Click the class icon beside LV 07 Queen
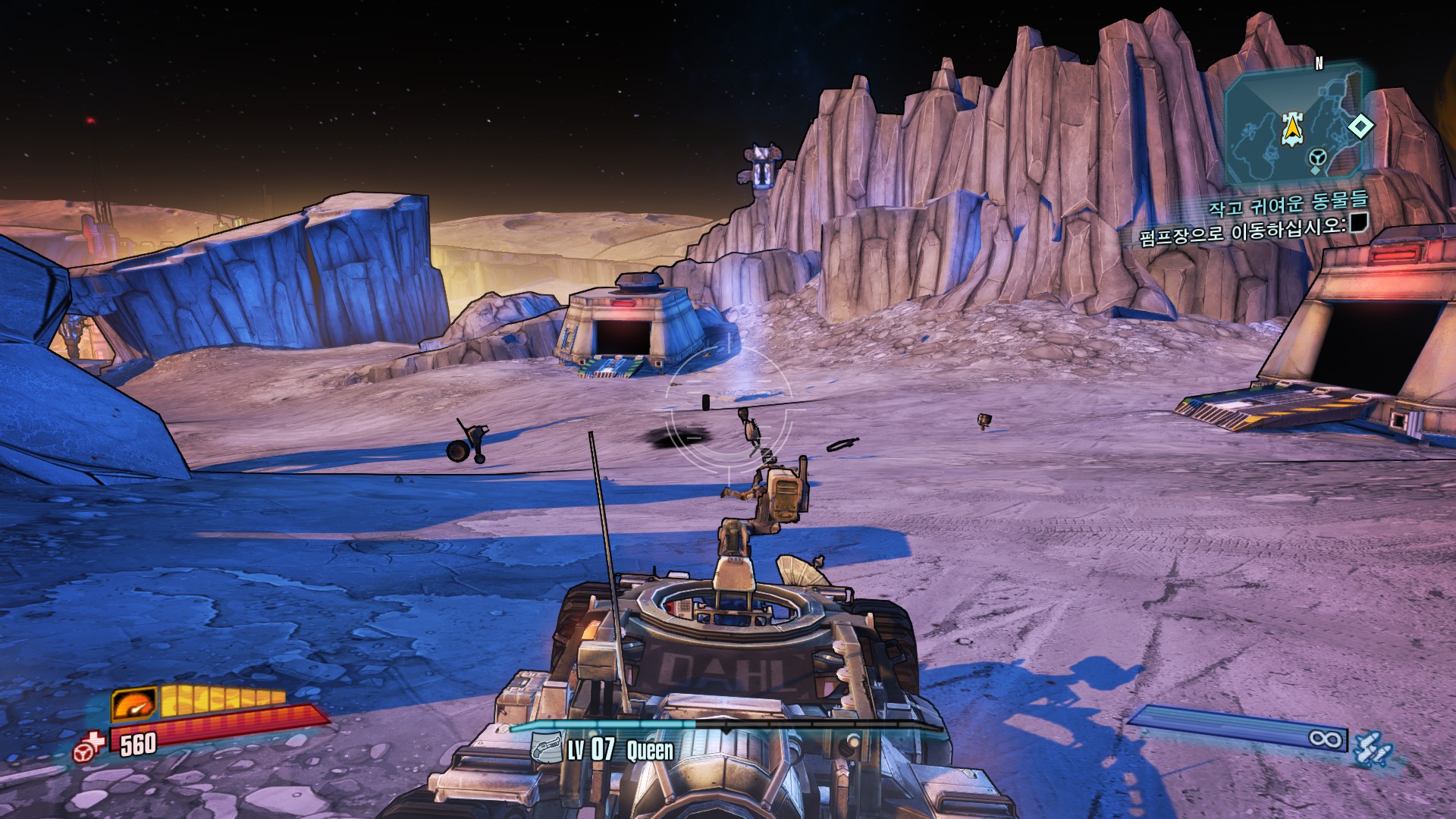Viewport: 1456px width, 819px height. [545, 748]
